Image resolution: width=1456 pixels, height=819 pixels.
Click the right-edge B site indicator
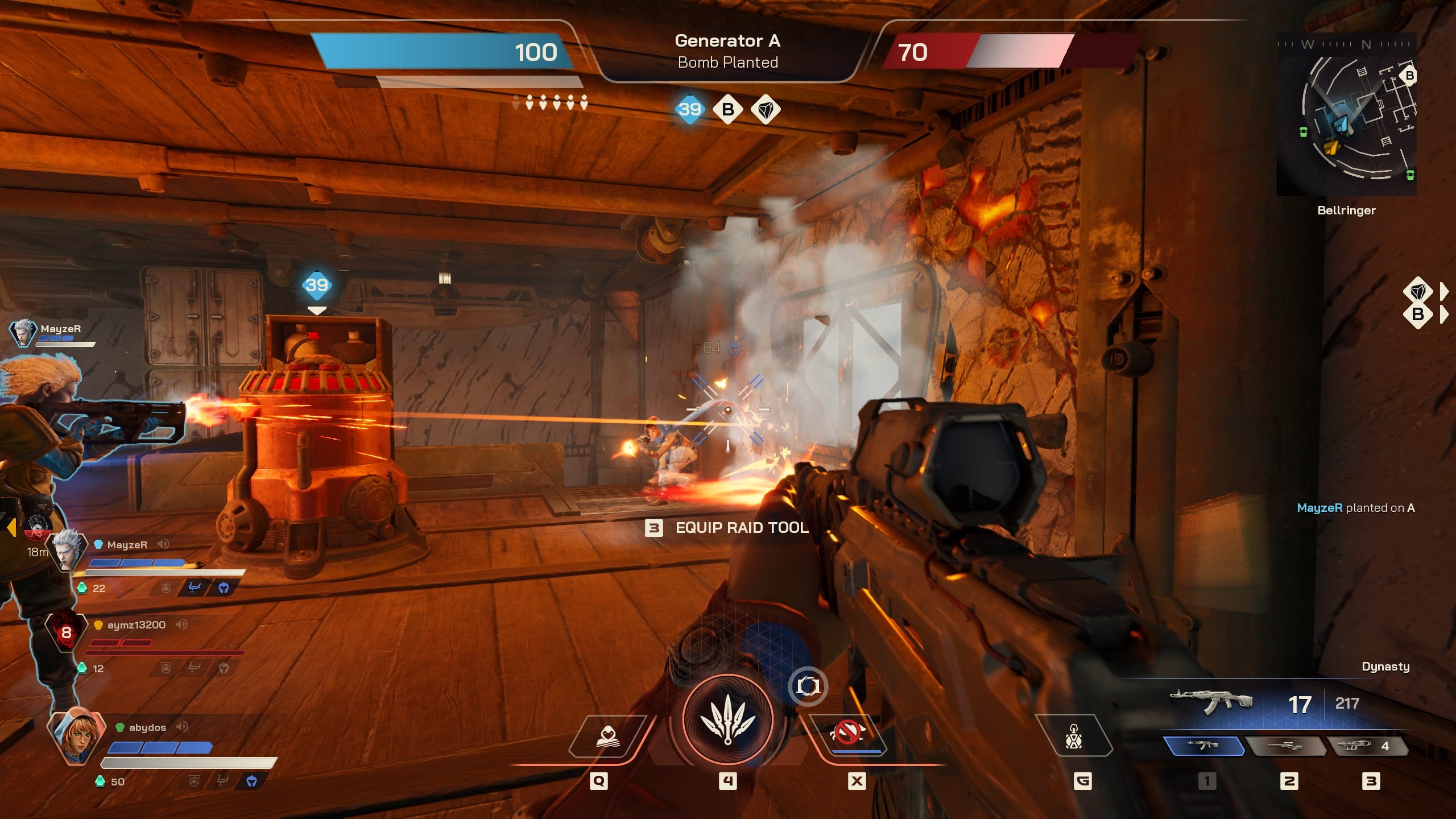tap(1418, 314)
